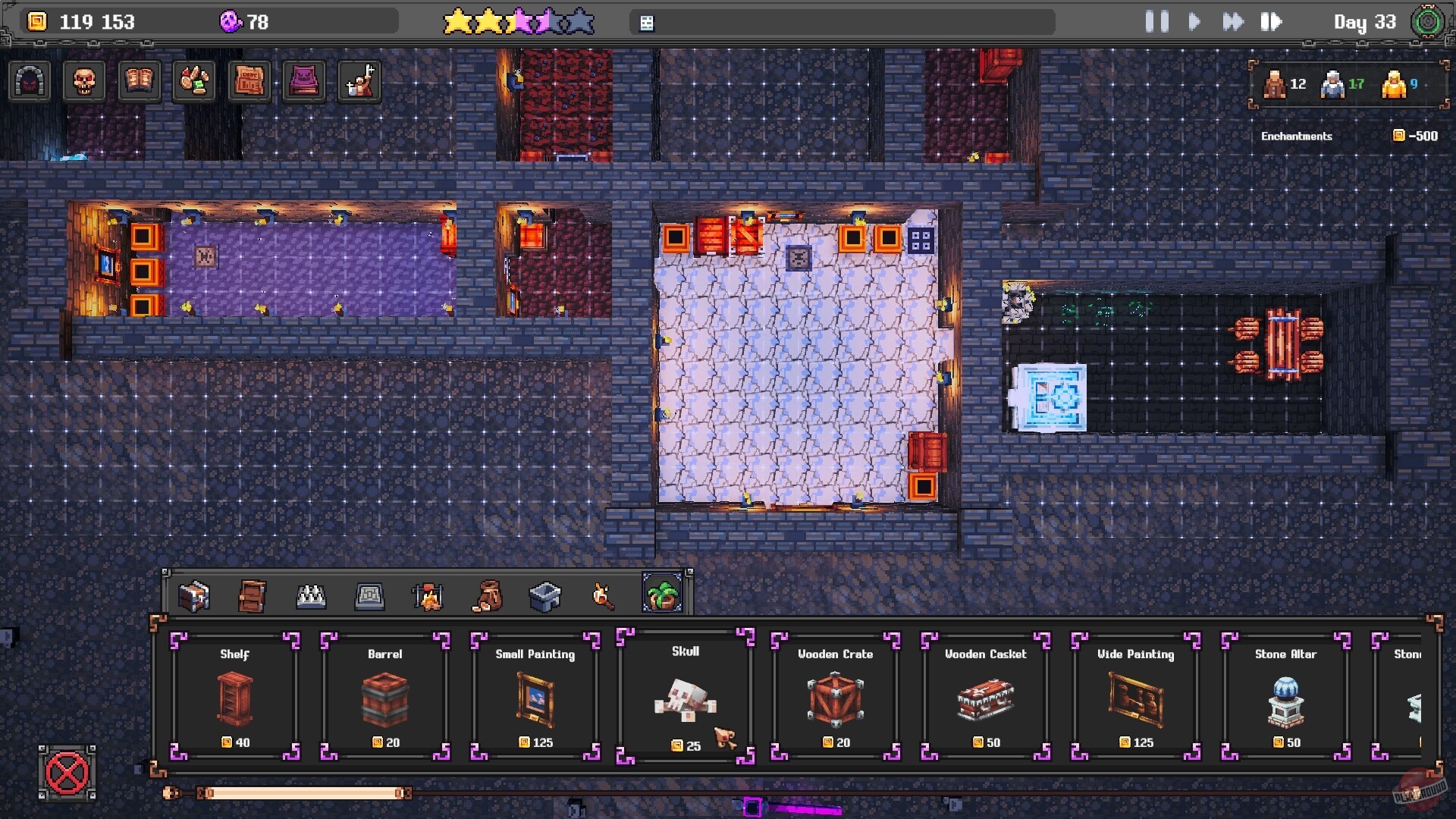Open the notice board scroll icon

(x=249, y=82)
